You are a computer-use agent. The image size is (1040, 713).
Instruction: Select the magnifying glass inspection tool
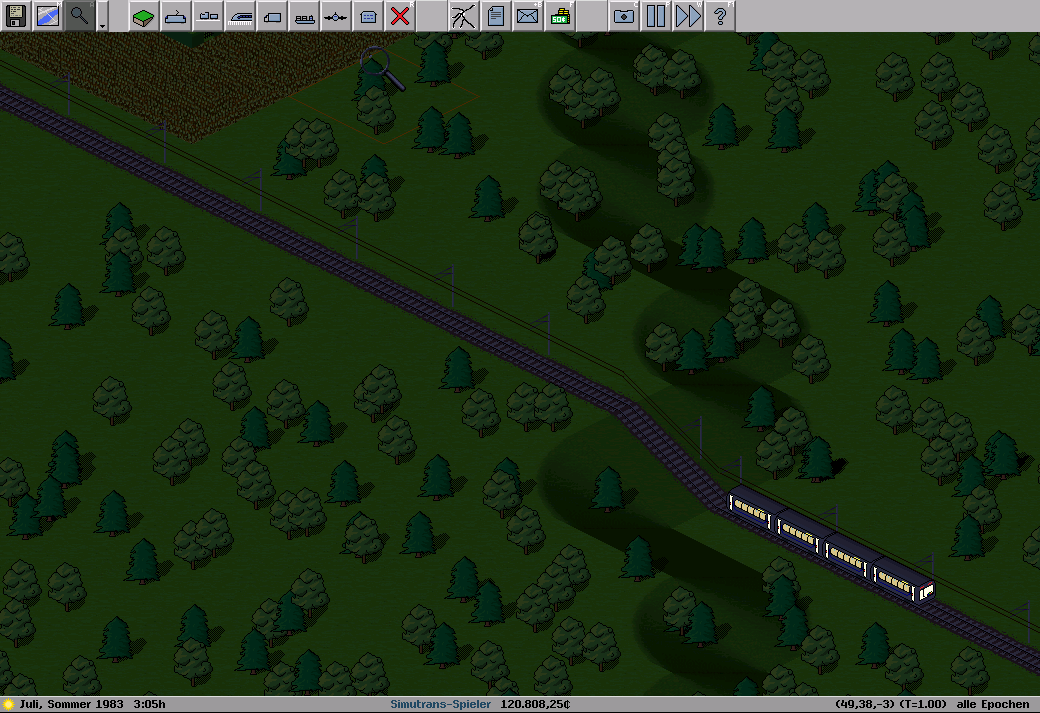click(x=80, y=16)
